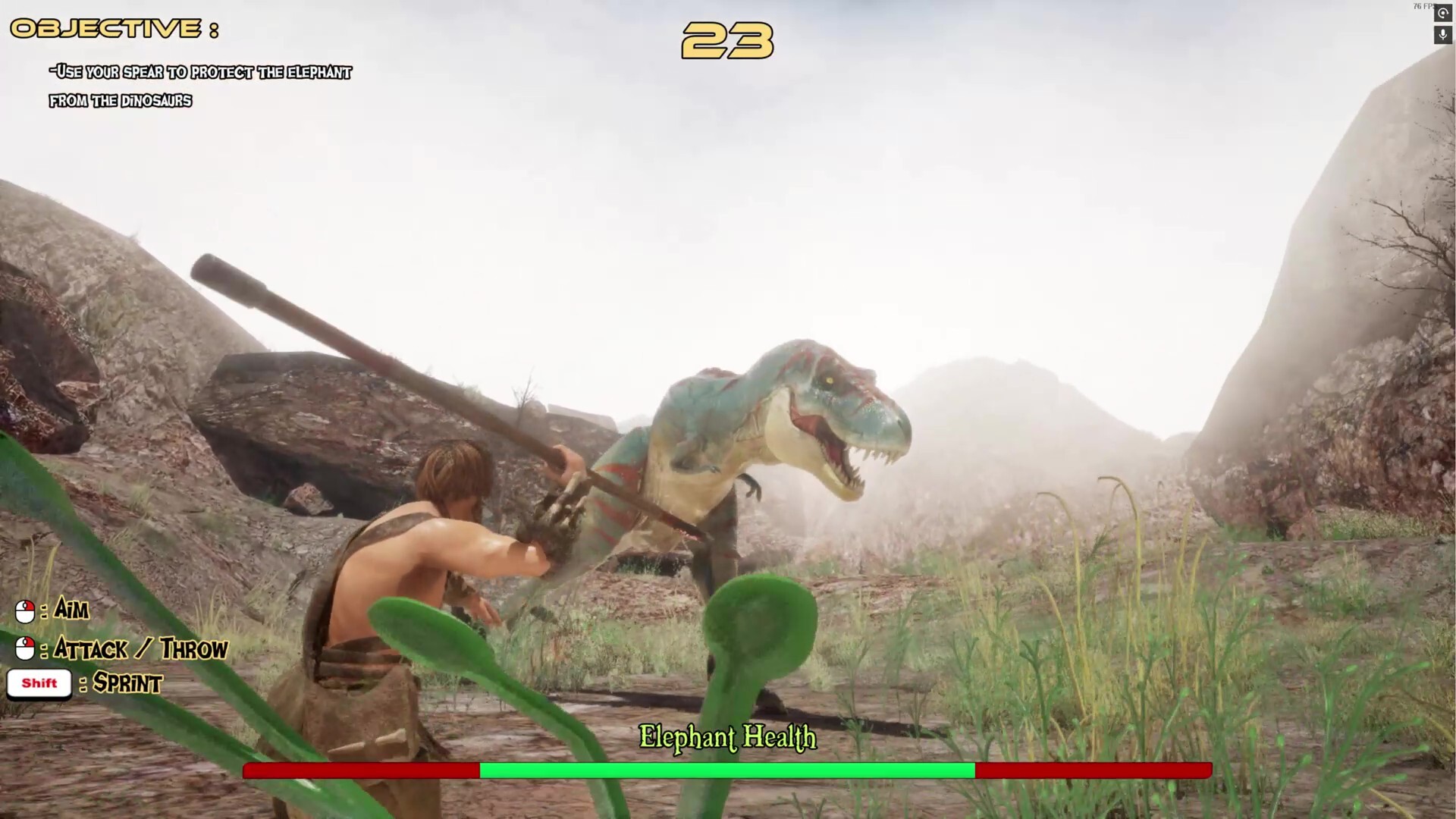
Task: Click the Elephant Health title text
Action: click(727, 738)
